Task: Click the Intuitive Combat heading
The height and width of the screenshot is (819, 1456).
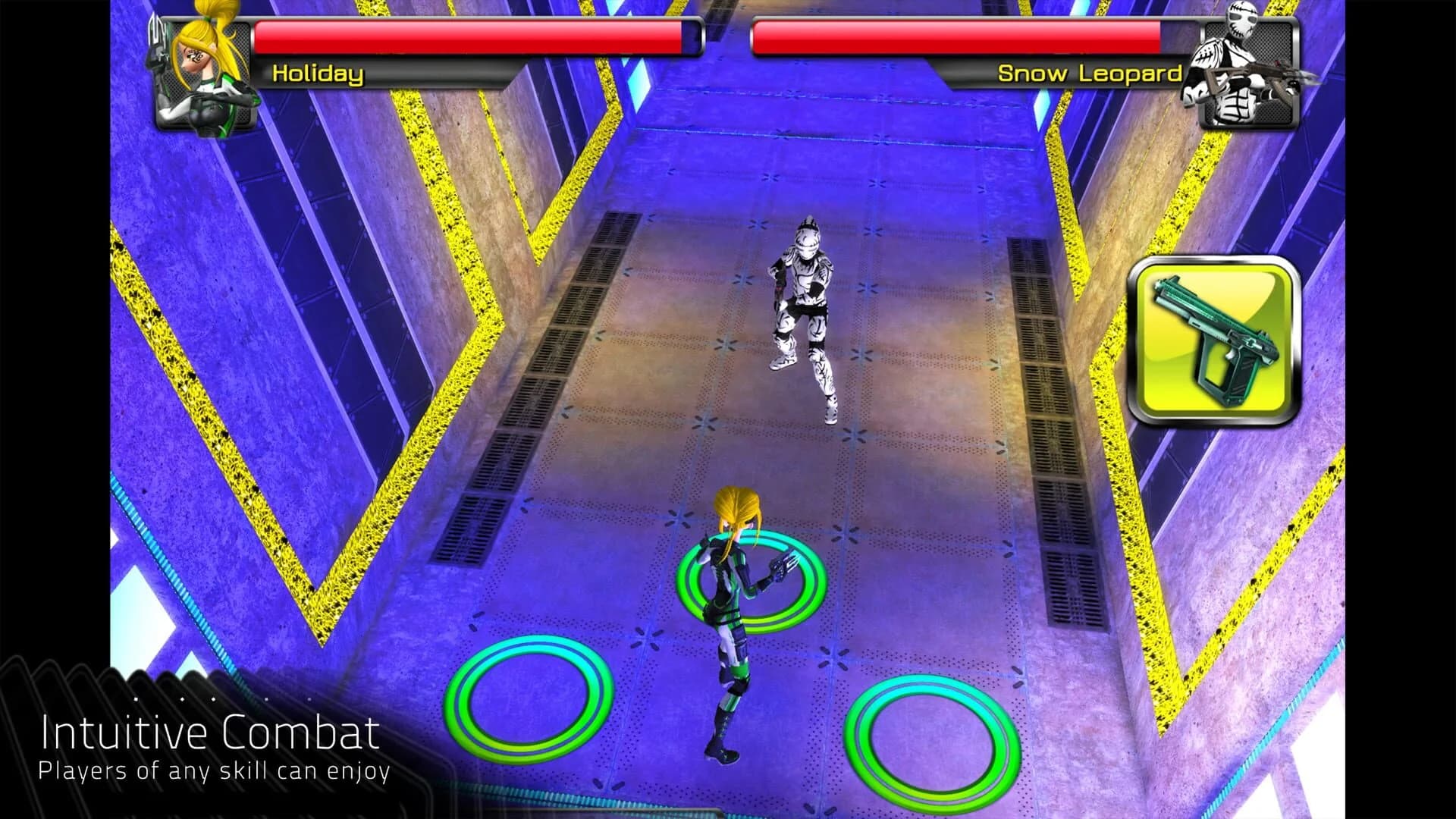Action: click(209, 733)
